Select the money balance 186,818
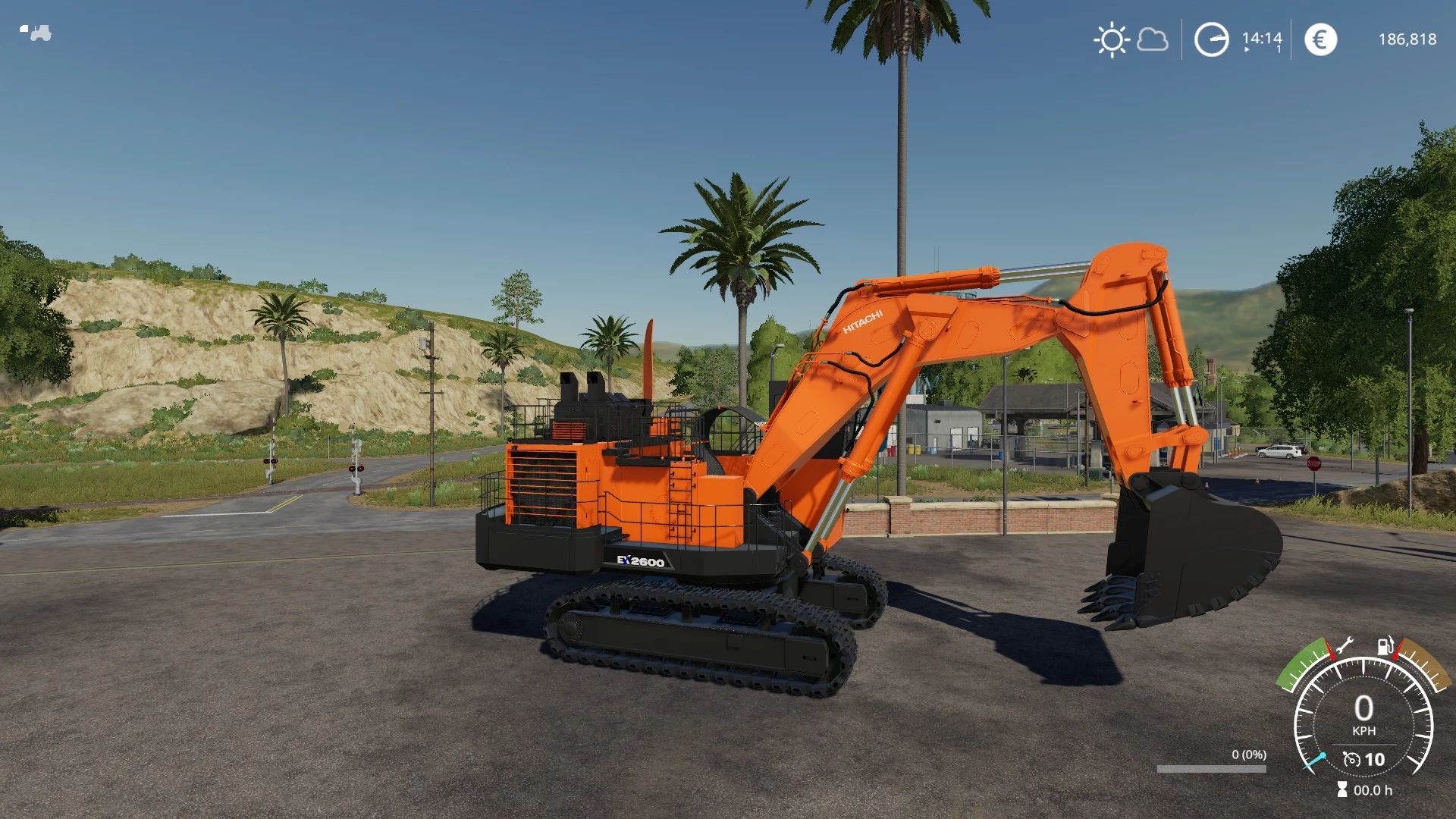 pyautogui.click(x=1409, y=38)
